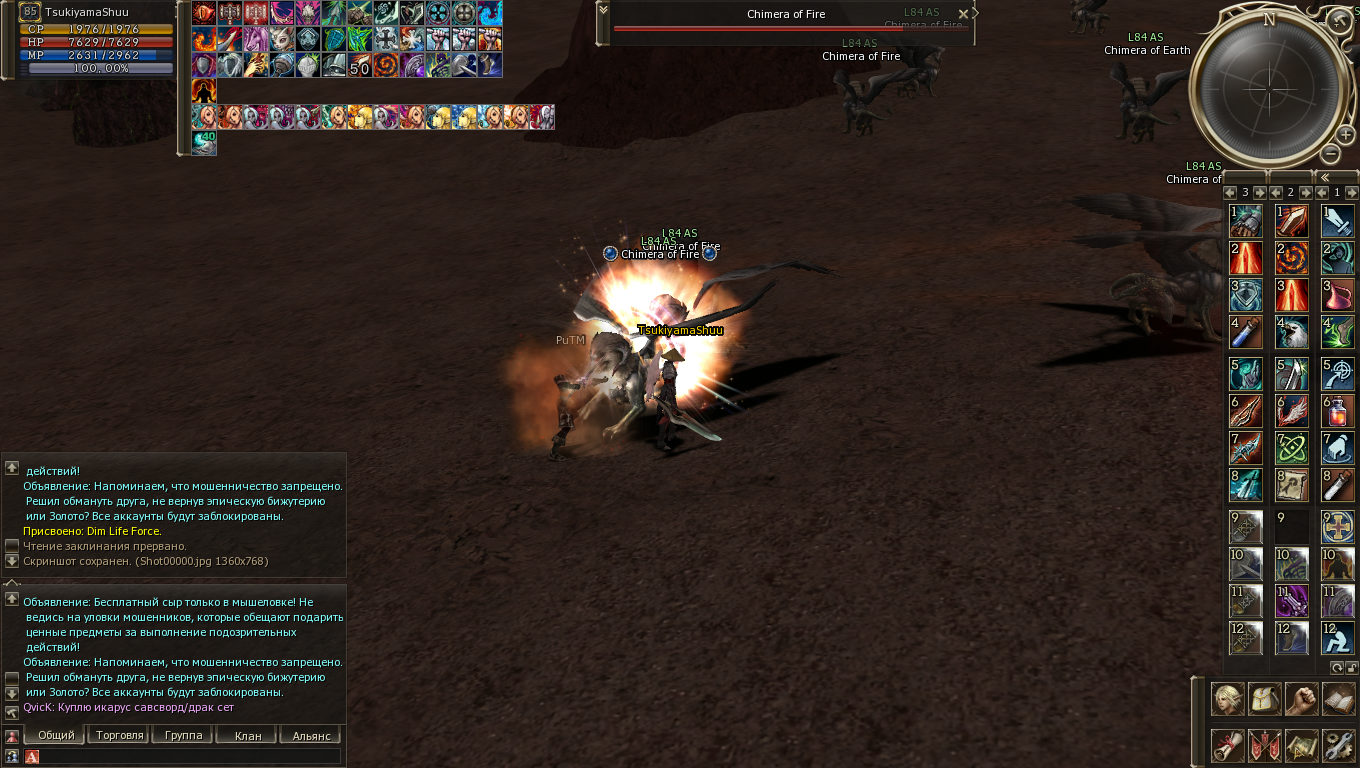Zoom in the compass radar
Screen dimensions: 1360x768
coord(1346,135)
